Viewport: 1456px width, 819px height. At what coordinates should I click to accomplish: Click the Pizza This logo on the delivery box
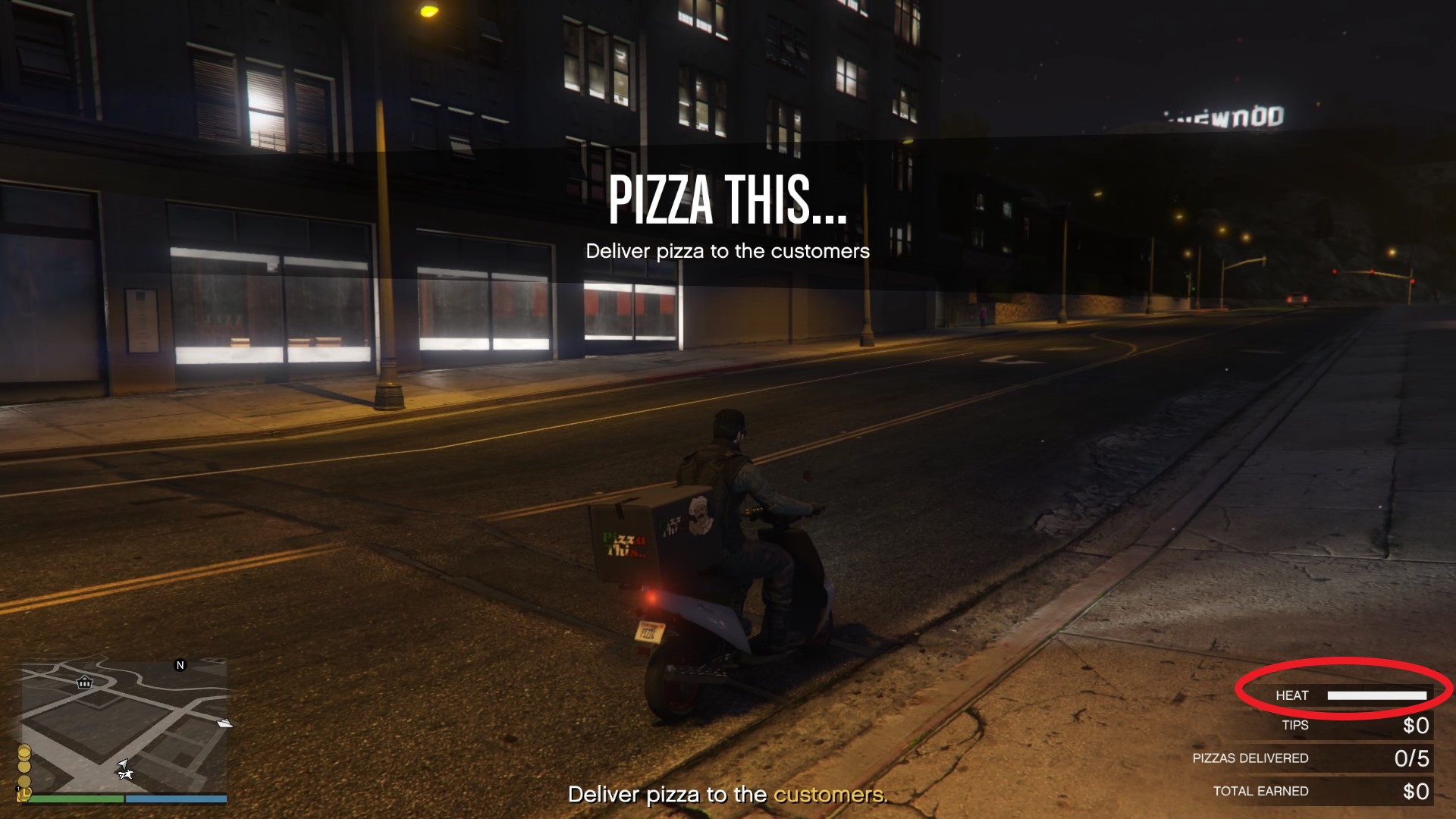tap(623, 544)
